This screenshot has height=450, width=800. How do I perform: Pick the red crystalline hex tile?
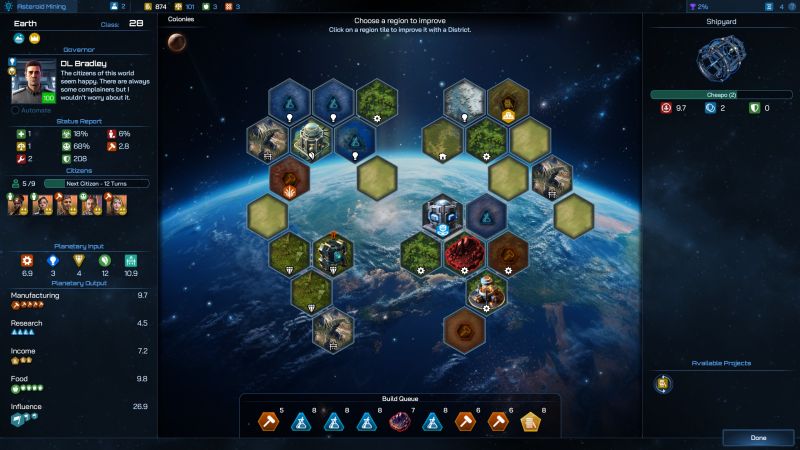[x=464, y=253]
